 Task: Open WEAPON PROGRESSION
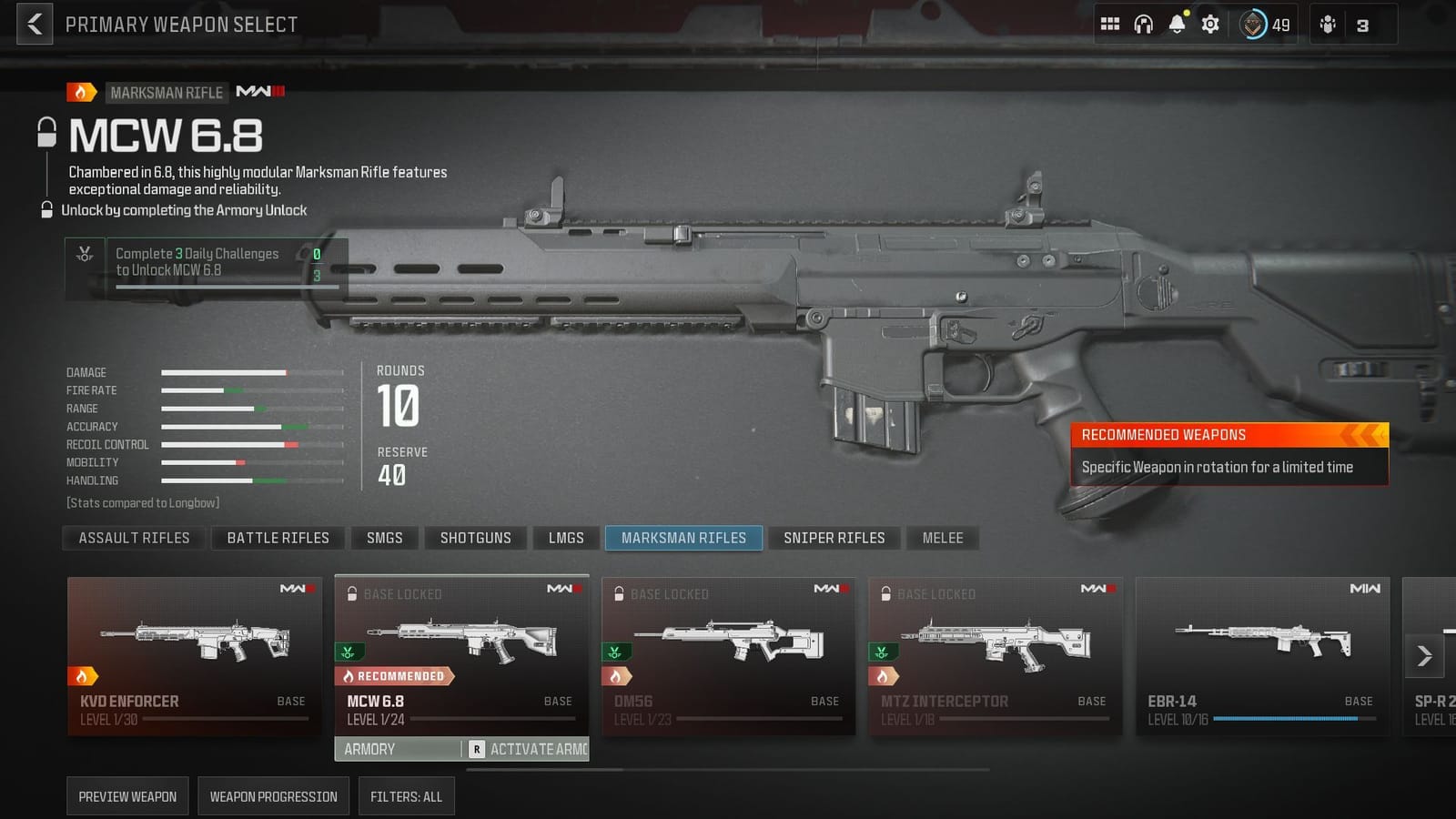pyautogui.click(x=273, y=796)
